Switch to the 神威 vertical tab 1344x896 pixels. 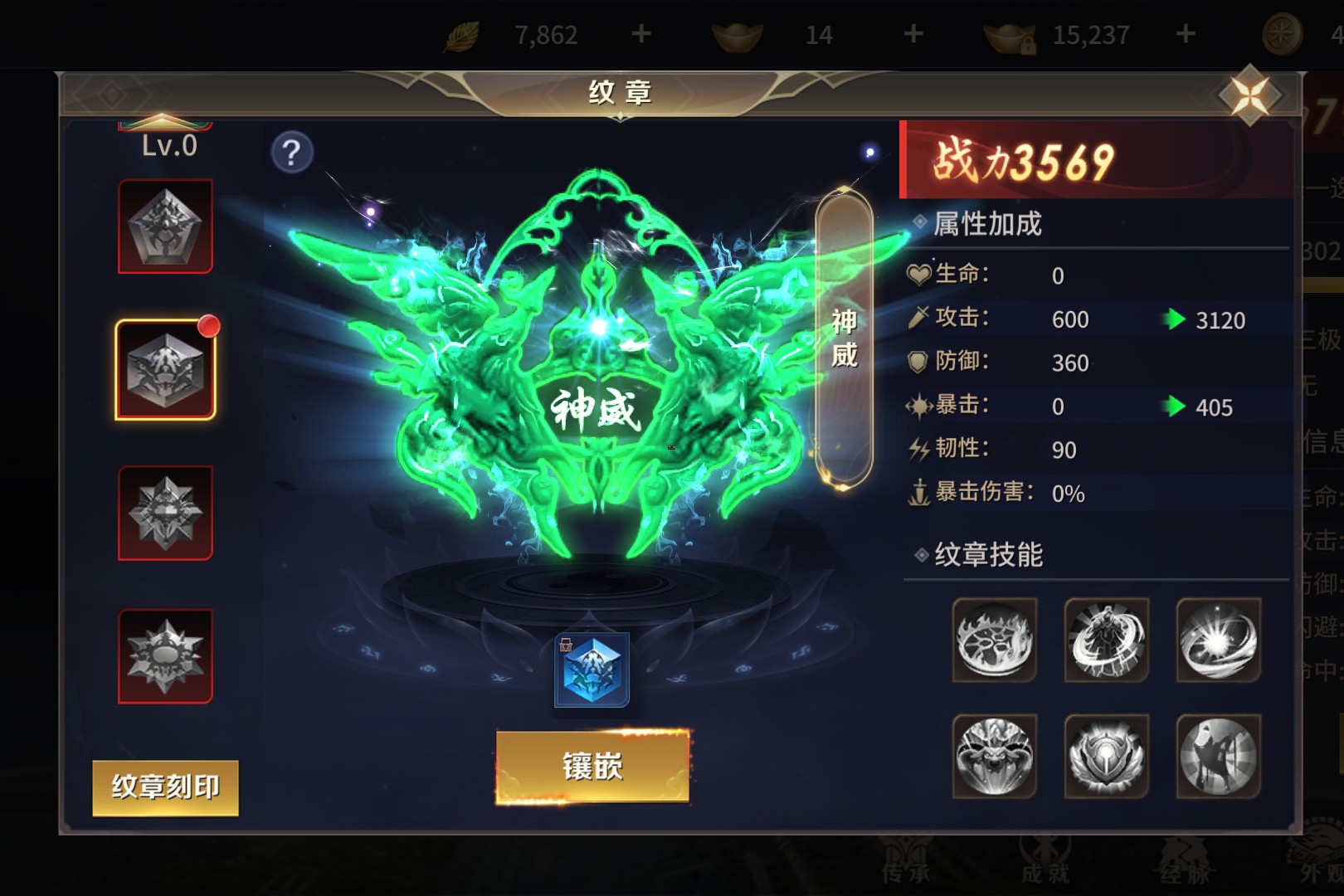844,338
